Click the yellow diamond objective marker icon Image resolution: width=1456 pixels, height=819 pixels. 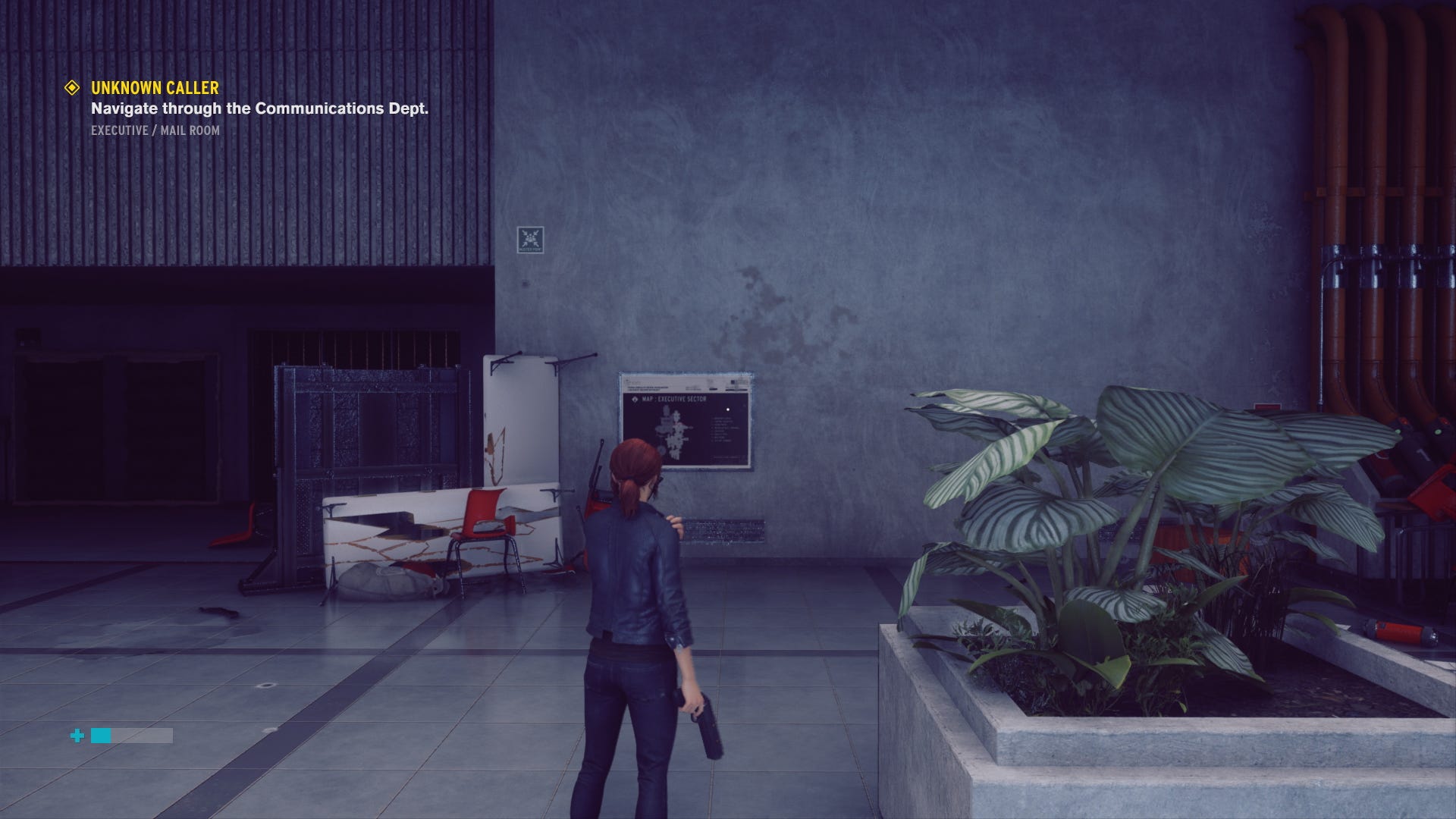(x=72, y=88)
